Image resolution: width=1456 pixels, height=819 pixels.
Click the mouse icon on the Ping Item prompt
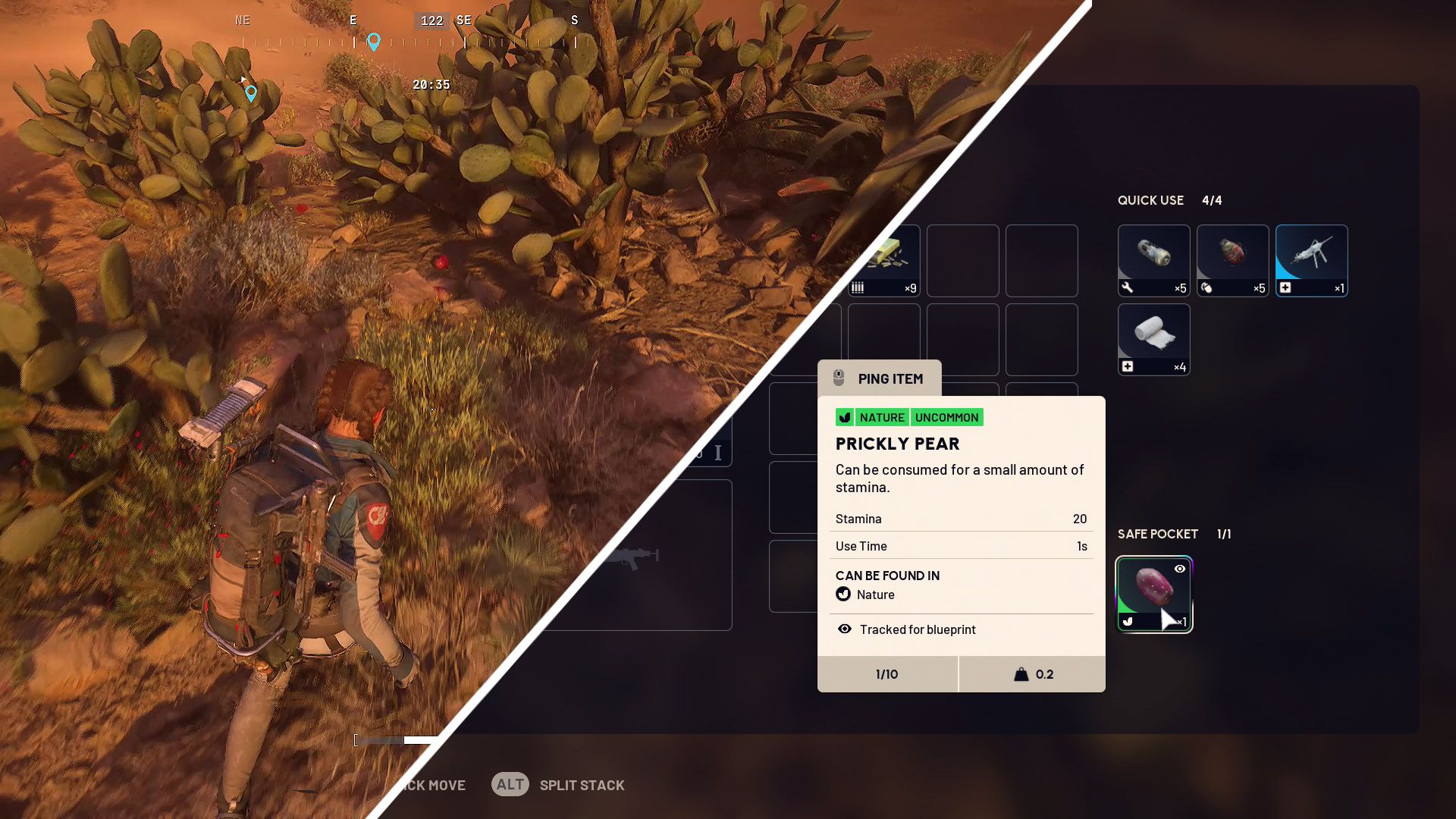[x=839, y=378]
